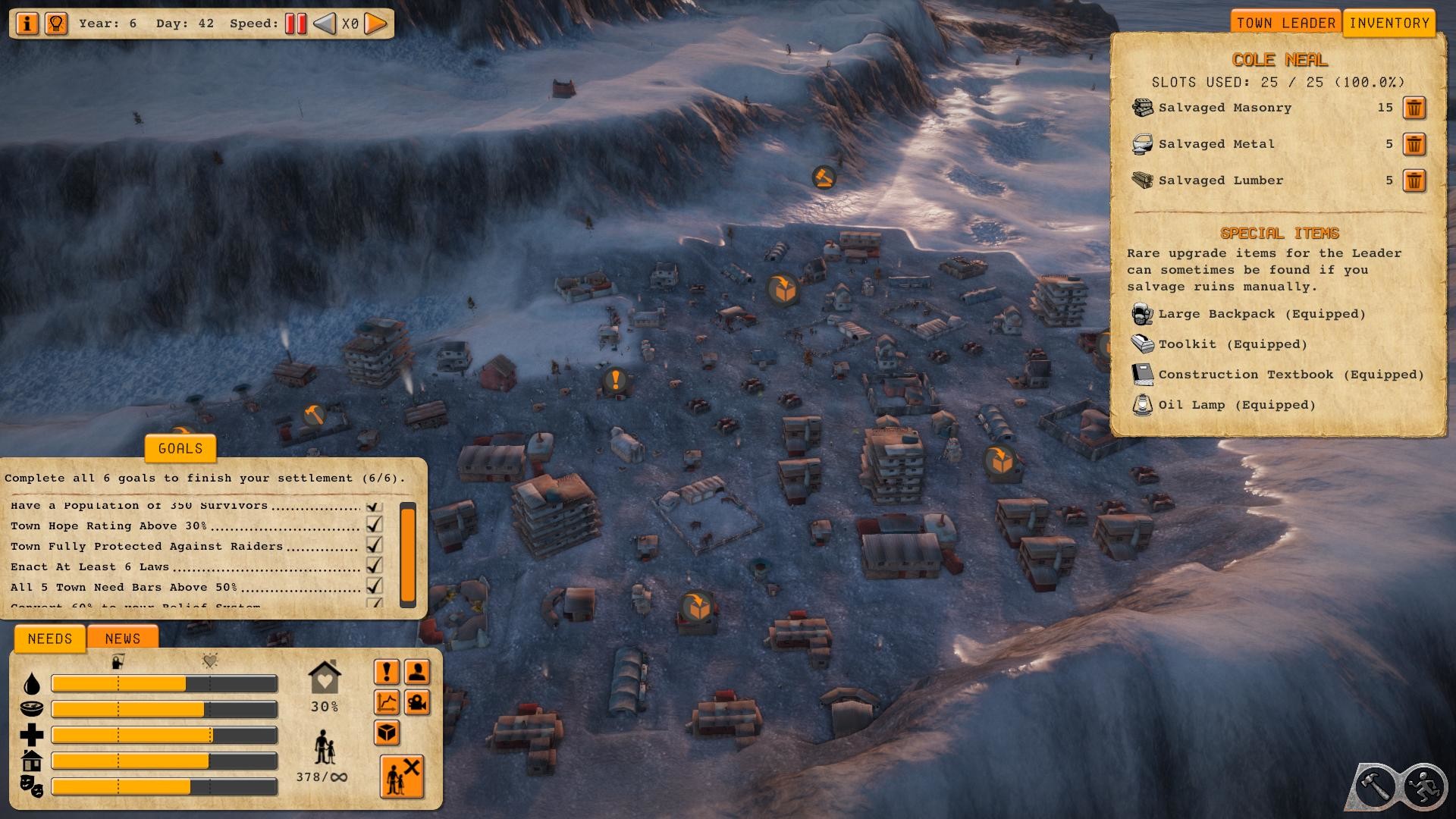1456x819 pixels.
Task: Toggle the pause speed button
Action: click(296, 24)
